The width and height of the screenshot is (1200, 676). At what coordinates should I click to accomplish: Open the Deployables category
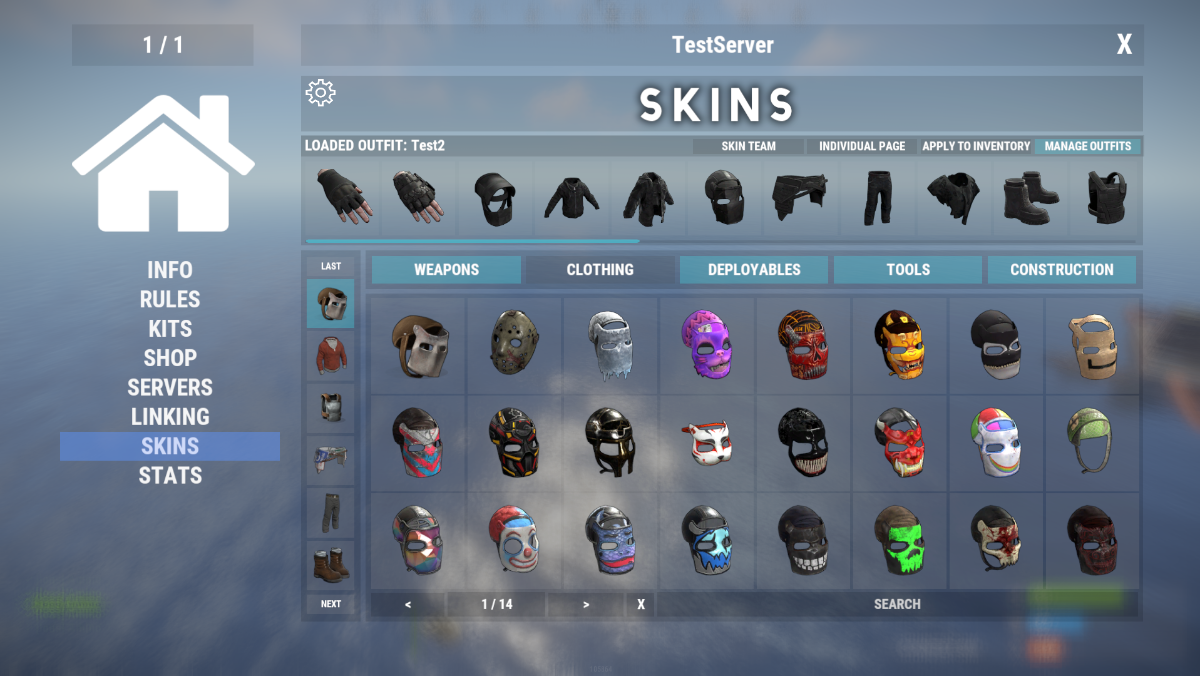click(x=754, y=270)
